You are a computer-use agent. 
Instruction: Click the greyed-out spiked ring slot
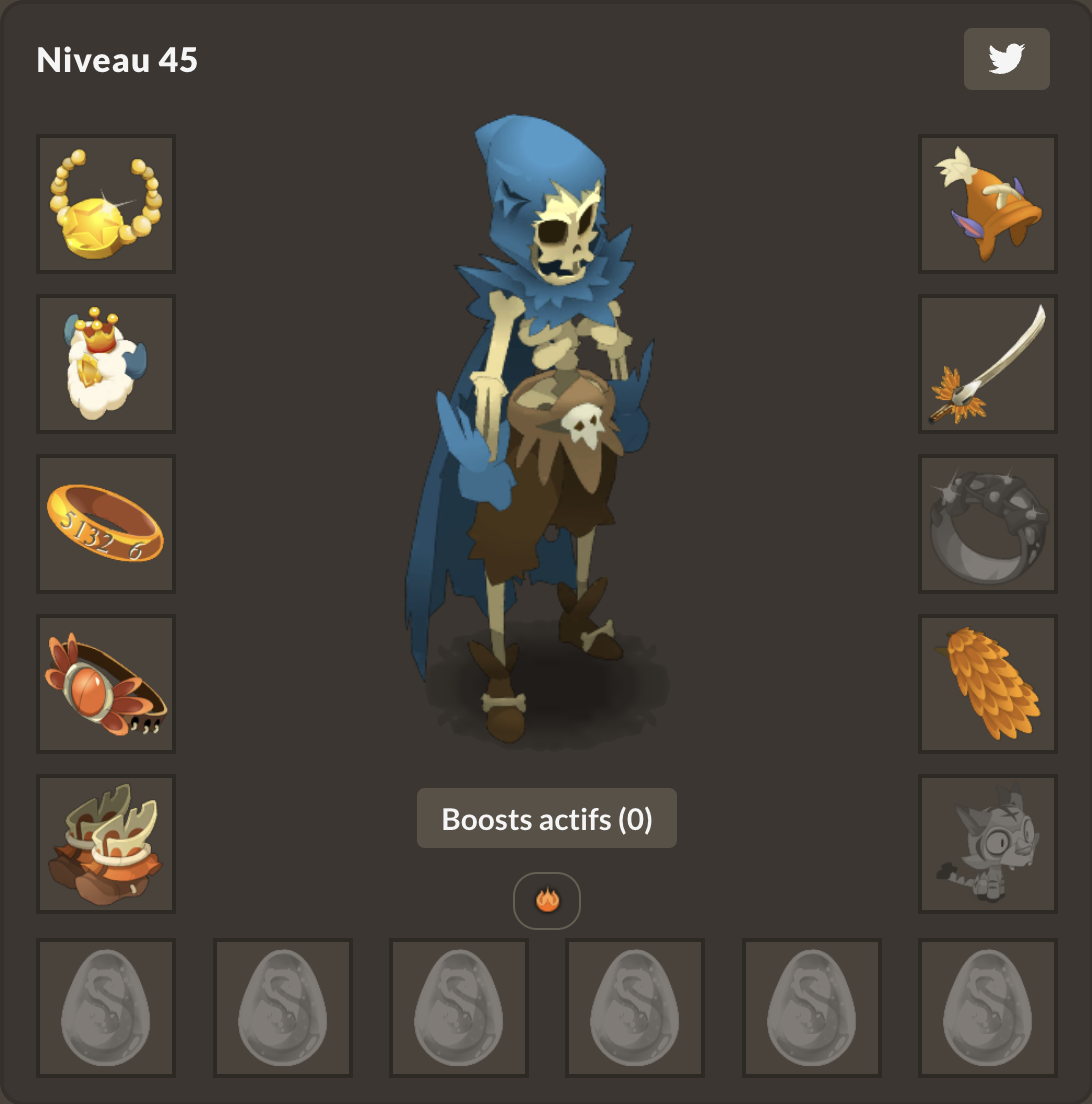coord(988,524)
